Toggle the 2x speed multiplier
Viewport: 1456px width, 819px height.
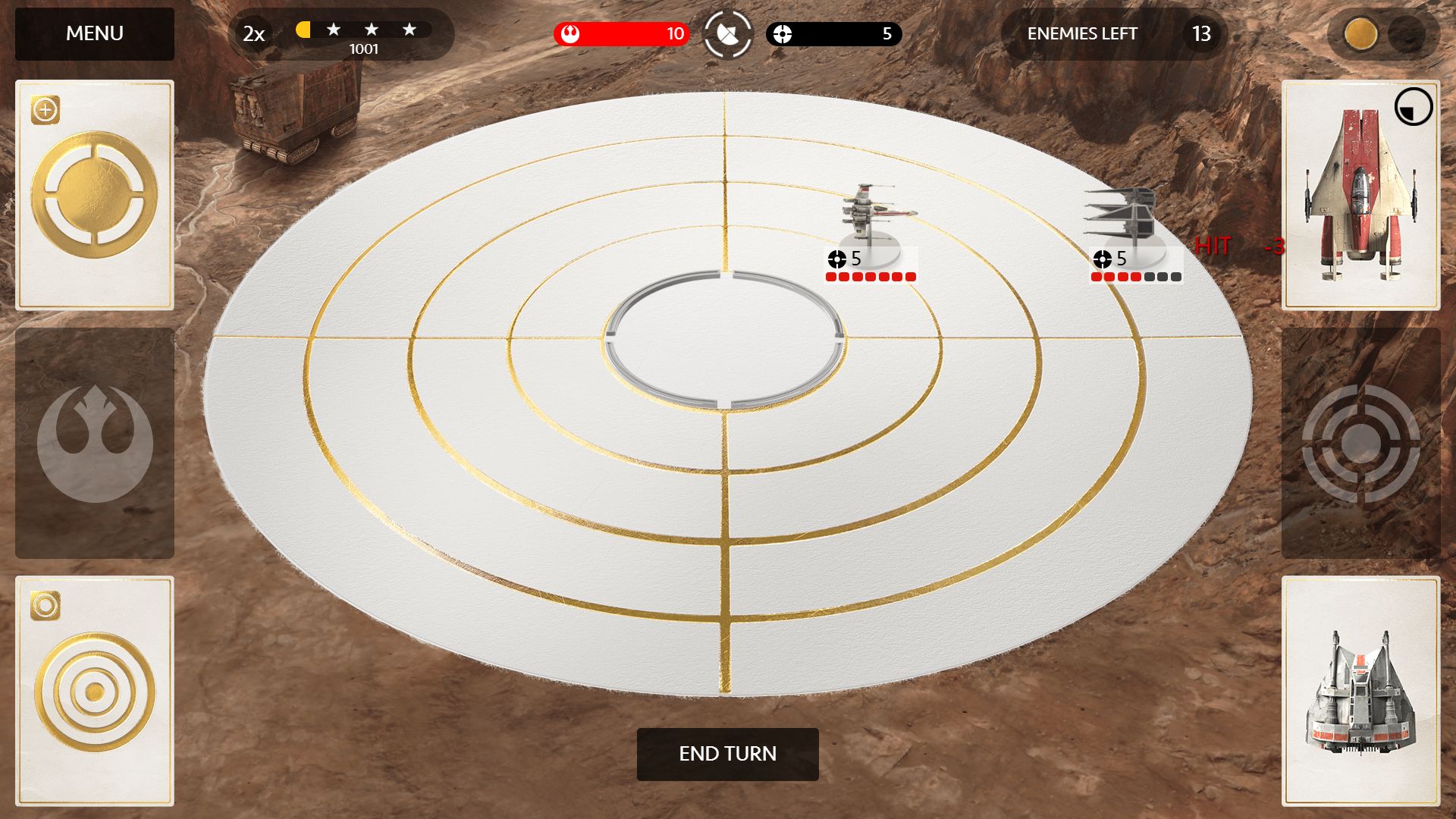click(254, 34)
